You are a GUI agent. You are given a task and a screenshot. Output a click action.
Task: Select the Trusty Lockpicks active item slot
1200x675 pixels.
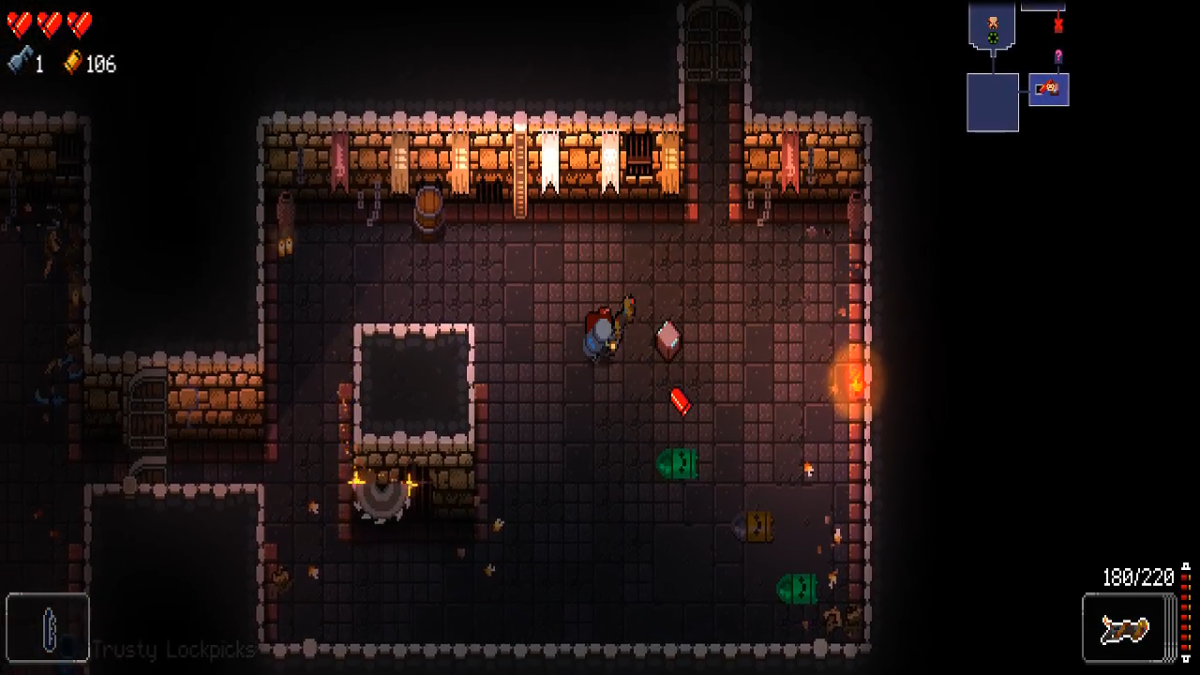coord(48,628)
